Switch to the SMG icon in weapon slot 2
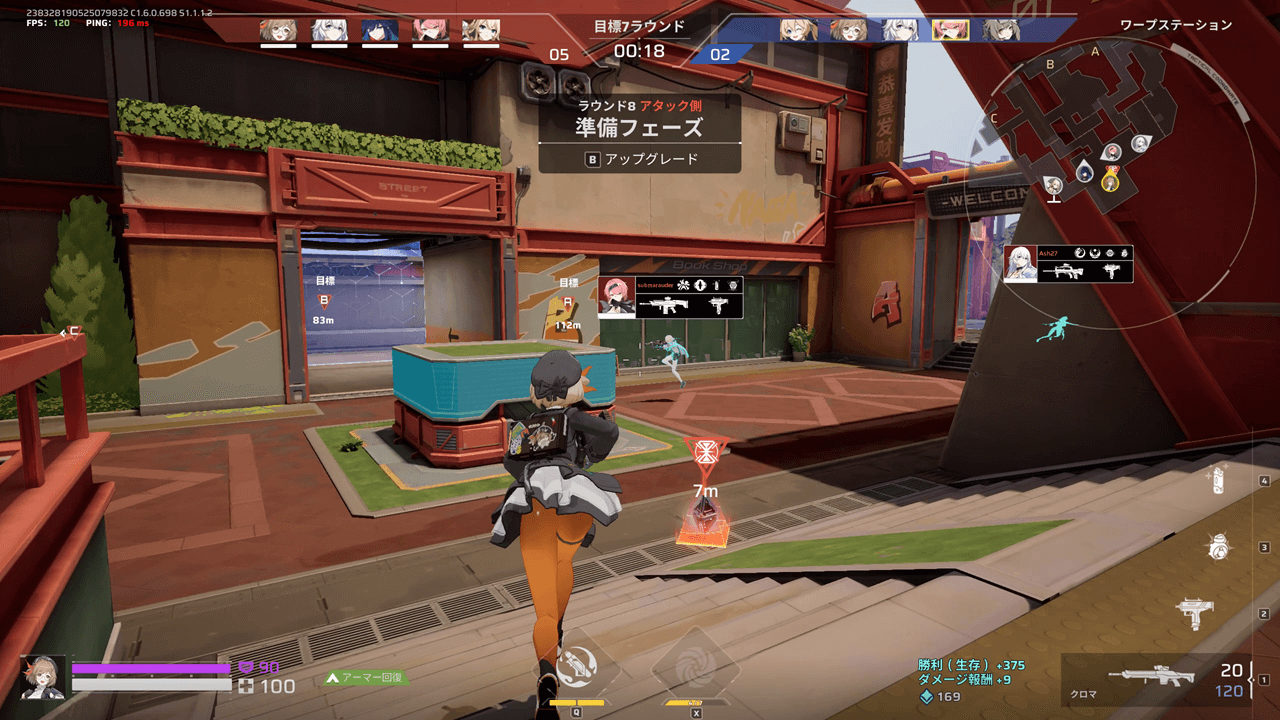Viewport: 1280px width, 720px height. tap(1196, 612)
